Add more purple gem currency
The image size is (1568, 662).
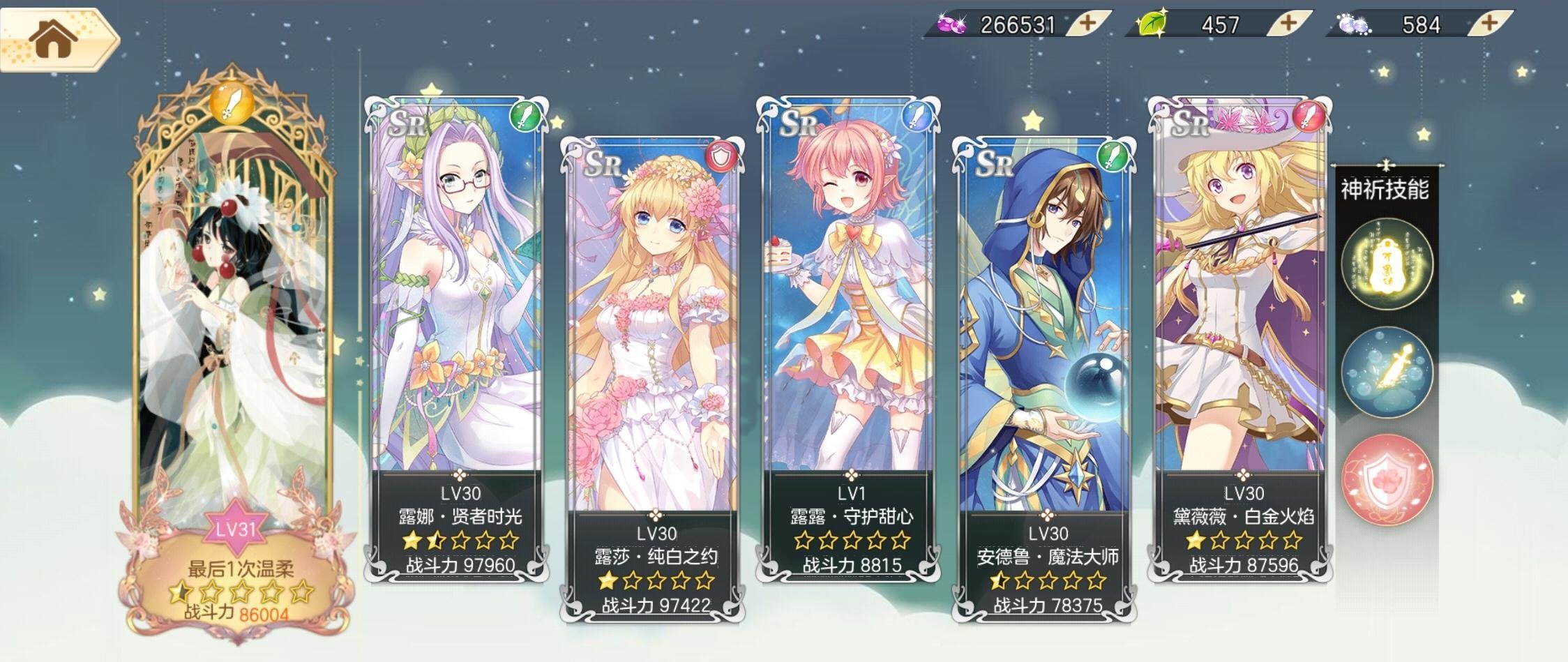coord(1087,23)
